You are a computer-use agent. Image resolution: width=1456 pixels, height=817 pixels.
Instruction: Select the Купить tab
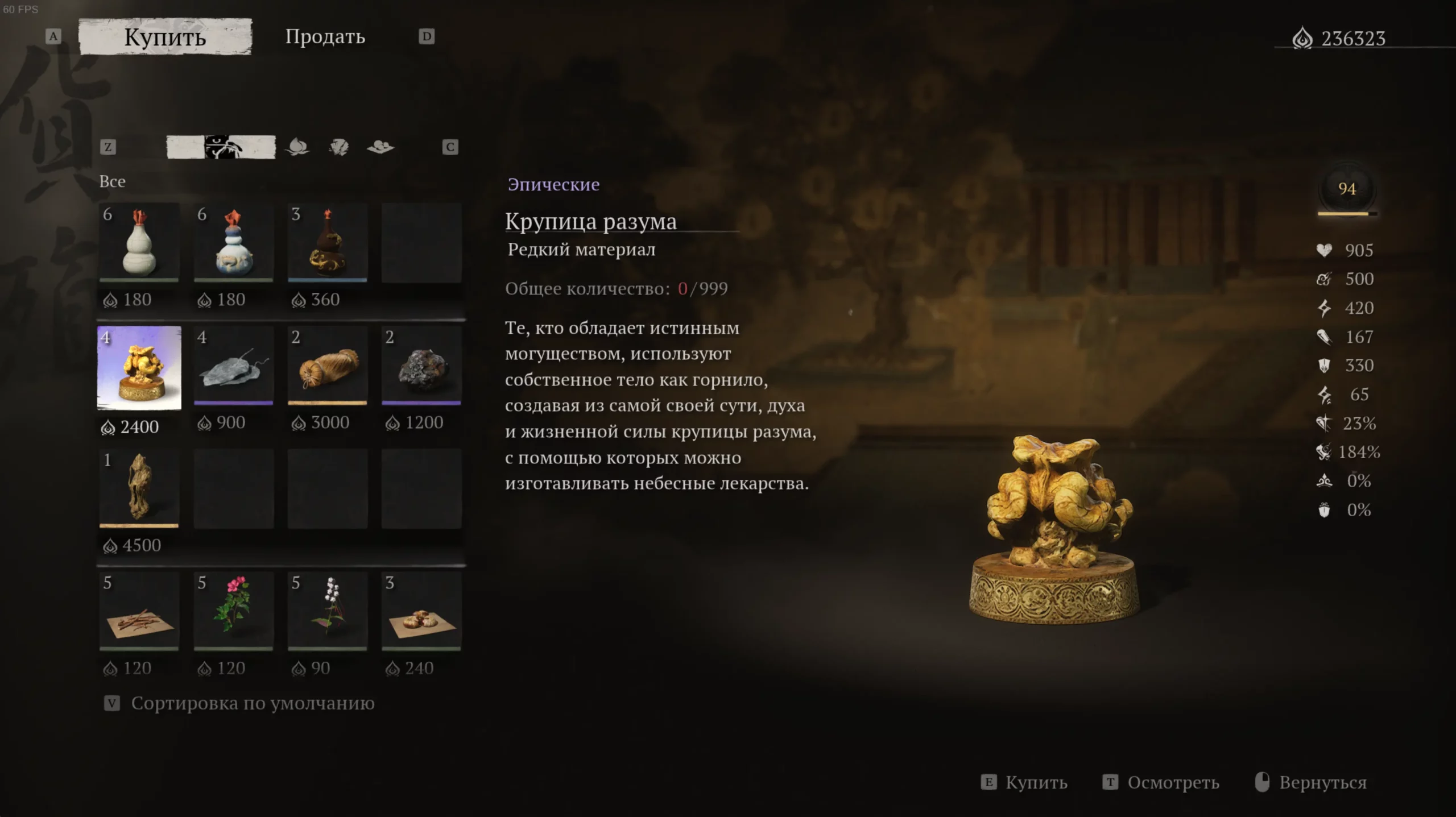165,37
